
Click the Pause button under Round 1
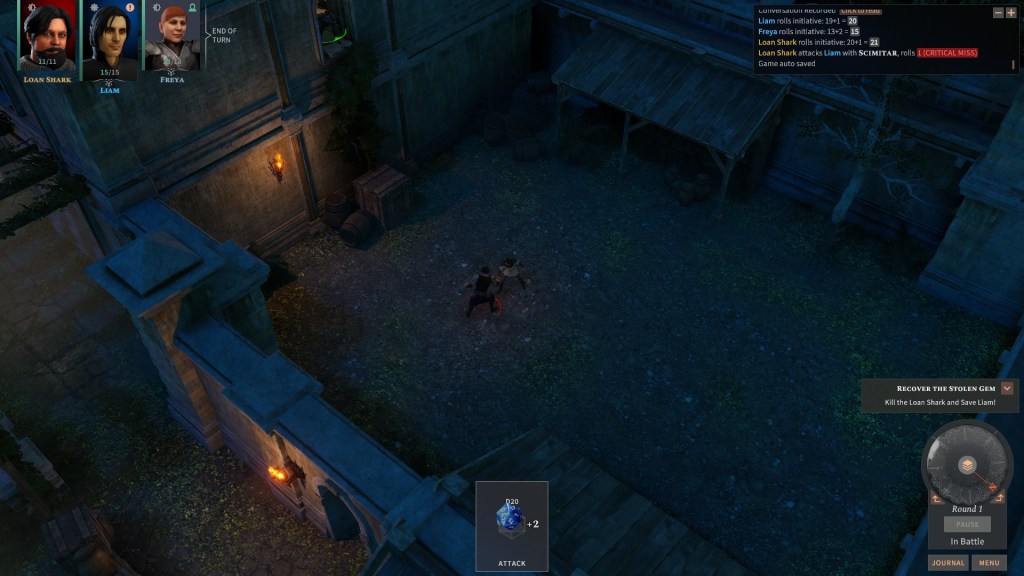coord(967,524)
